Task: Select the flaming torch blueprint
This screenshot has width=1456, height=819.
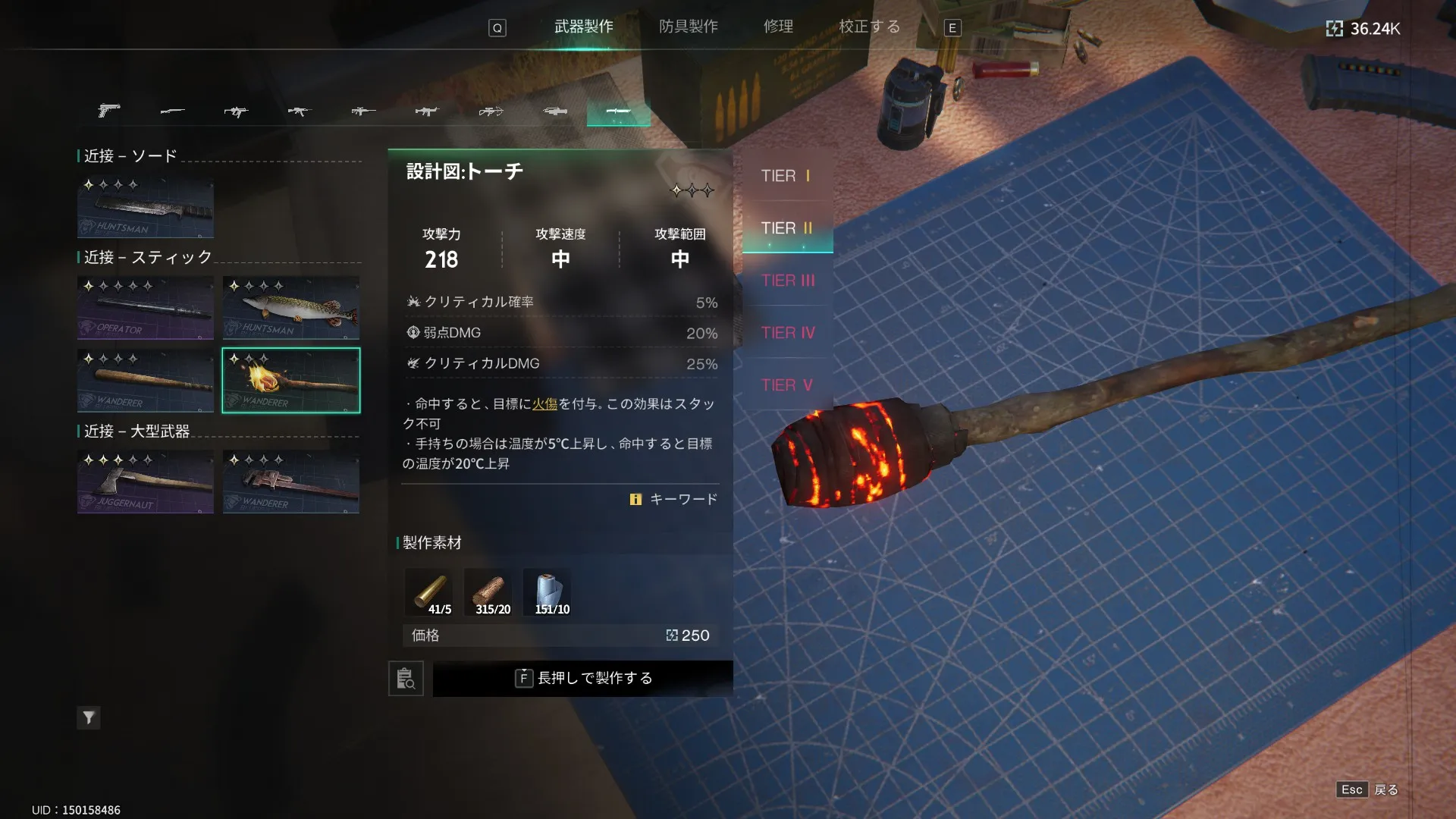Action: [x=291, y=381]
